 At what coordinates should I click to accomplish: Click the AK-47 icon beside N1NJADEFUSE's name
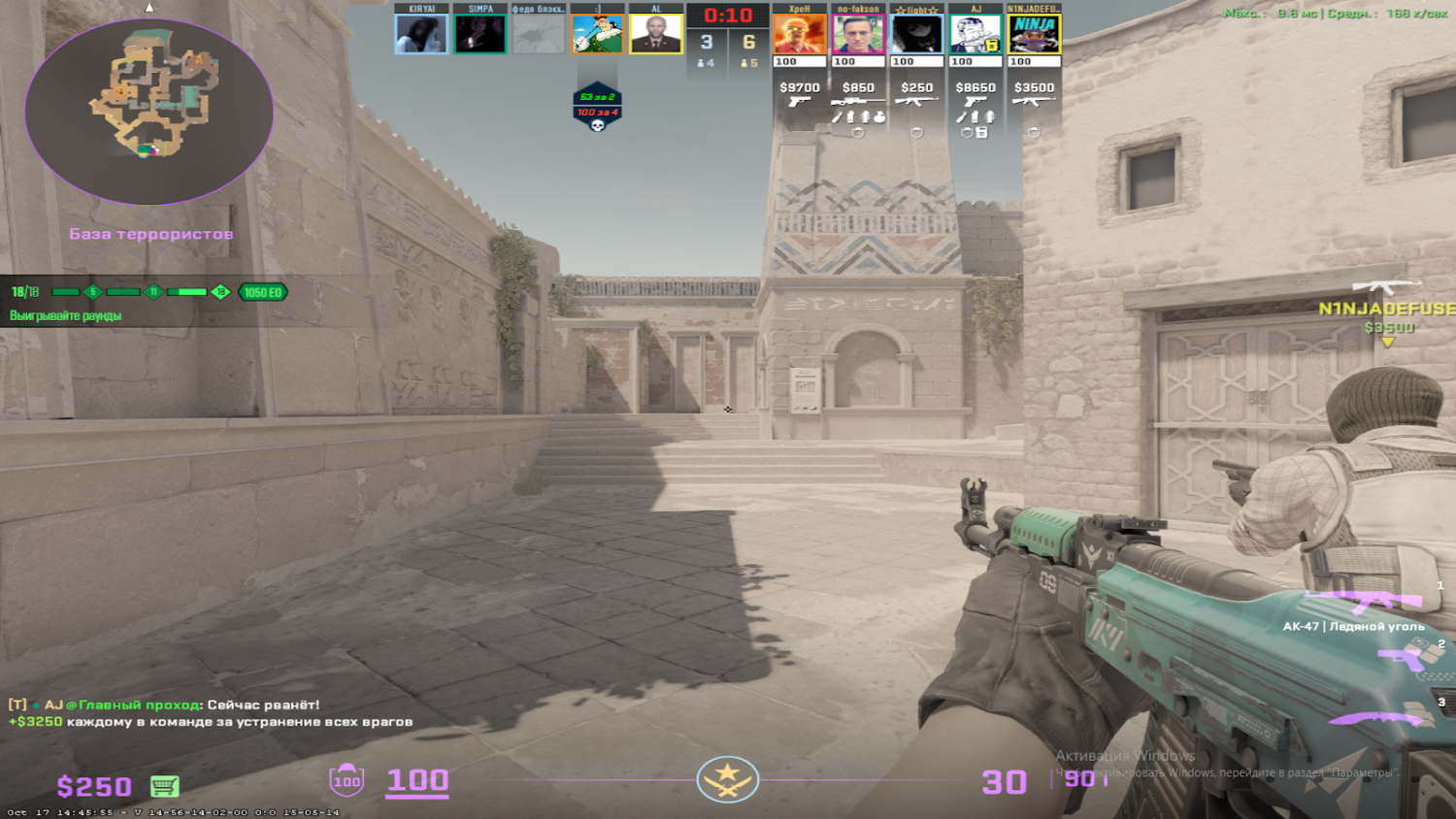click(x=1034, y=101)
